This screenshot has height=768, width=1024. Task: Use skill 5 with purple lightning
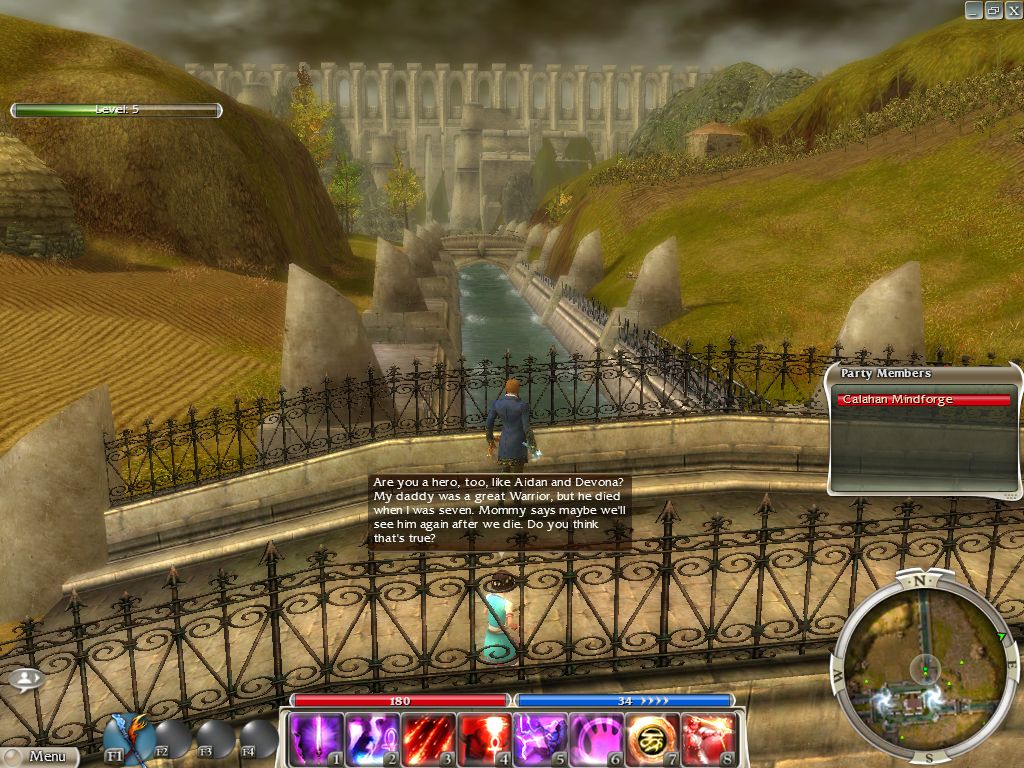[540, 739]
